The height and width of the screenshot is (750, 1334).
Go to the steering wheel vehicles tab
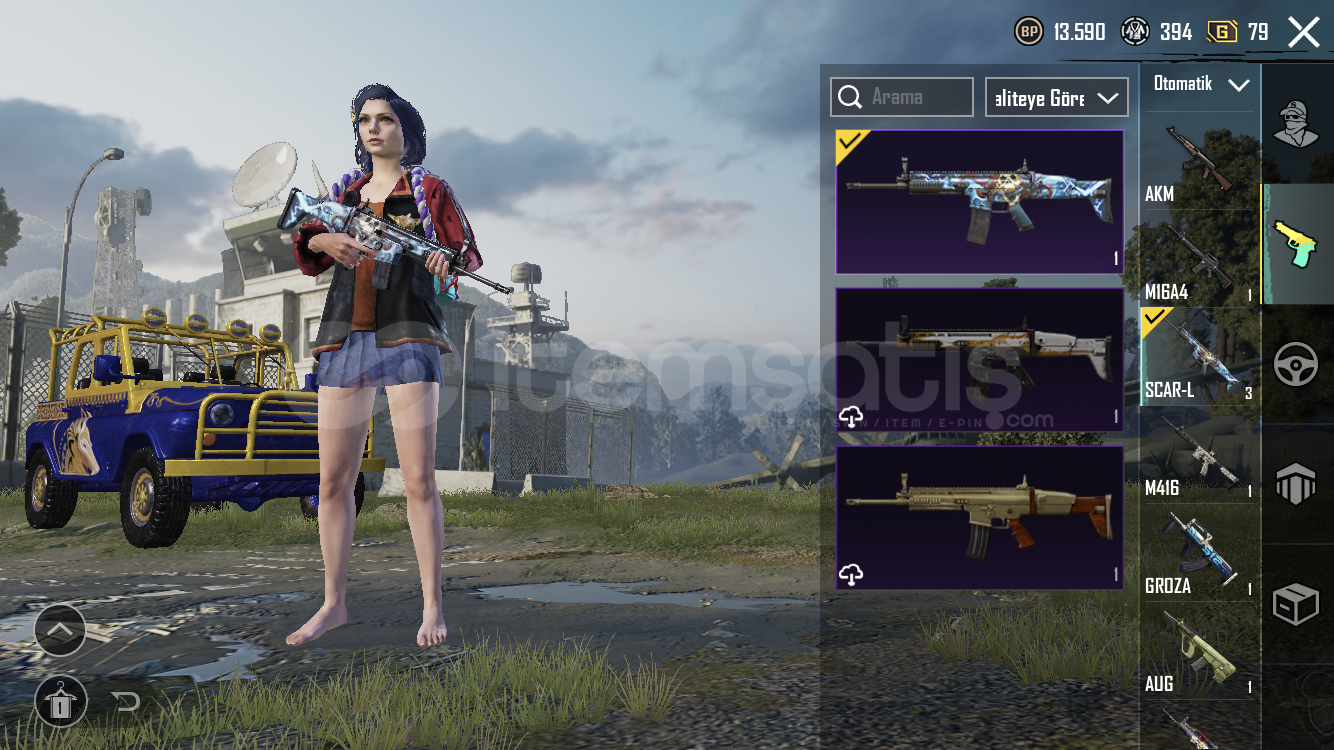tap(1296, 364)
